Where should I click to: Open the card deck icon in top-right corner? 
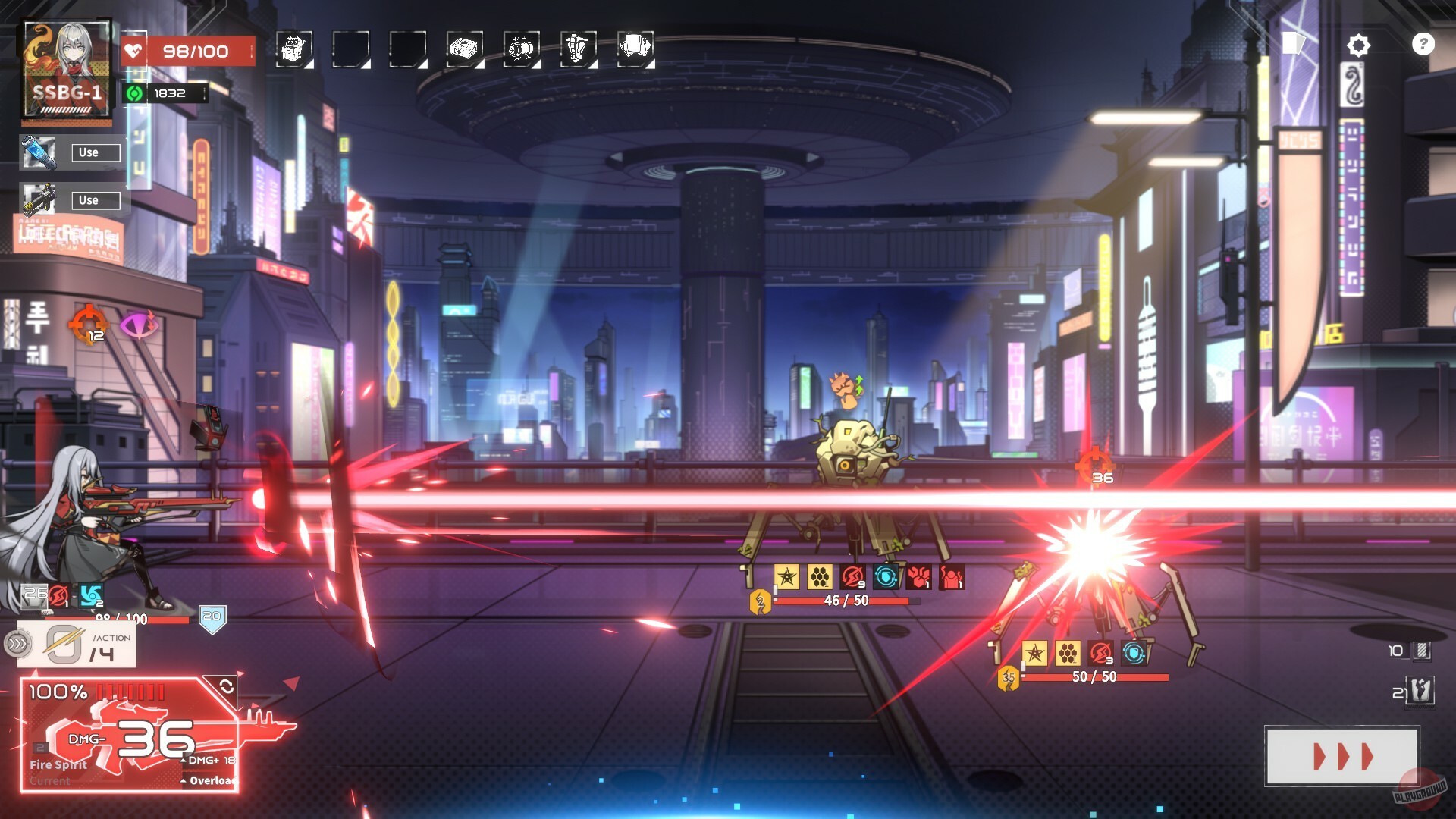[1292, 43]
